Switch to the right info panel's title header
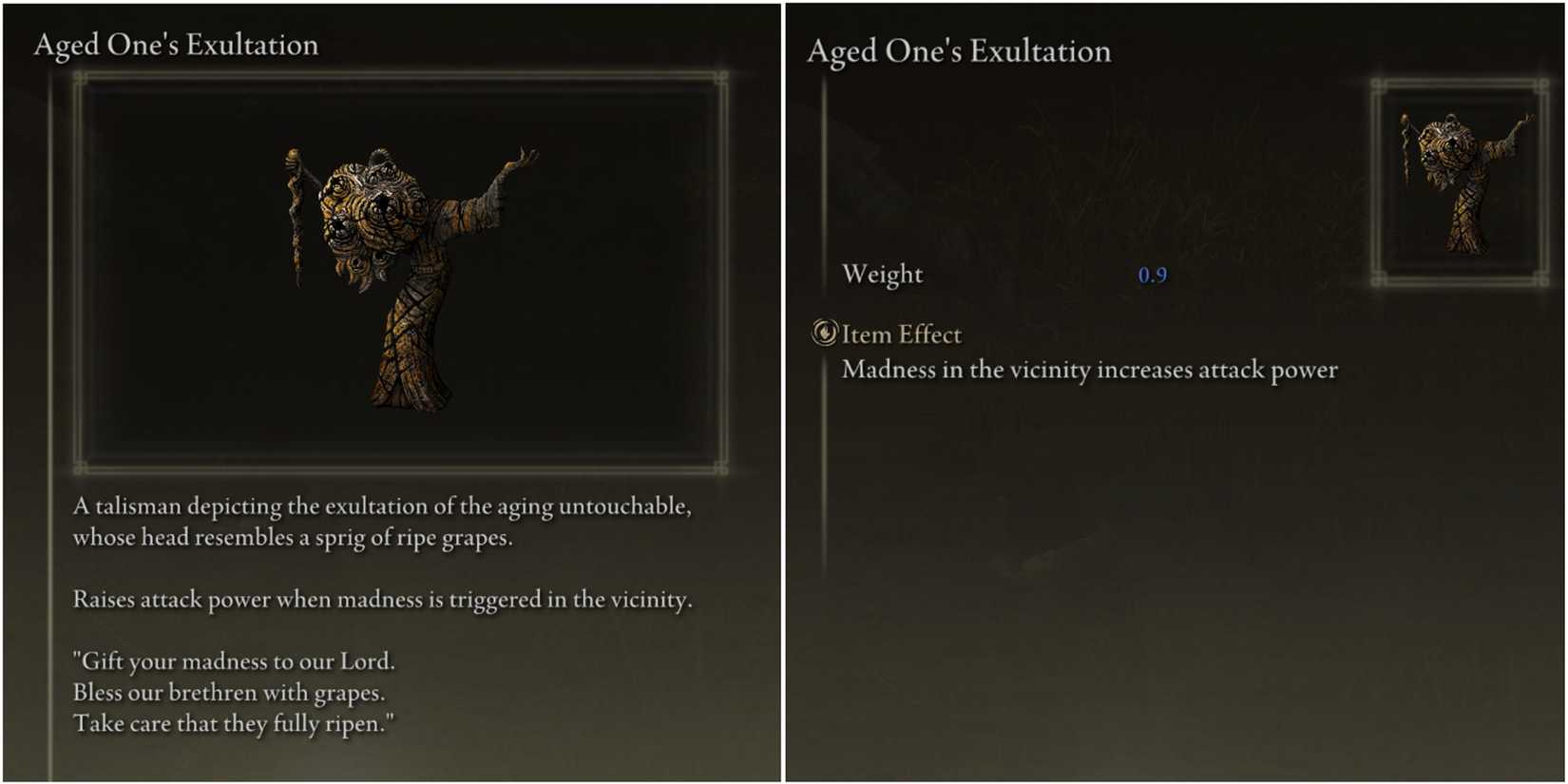The height and width of the screenshot is (784, 1568). [958, 51]
